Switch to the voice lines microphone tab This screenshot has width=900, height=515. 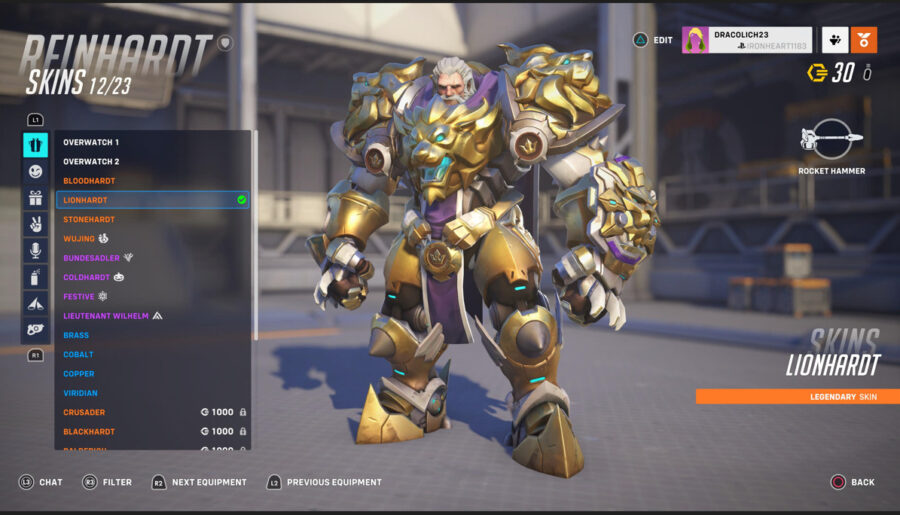[36, 250]
